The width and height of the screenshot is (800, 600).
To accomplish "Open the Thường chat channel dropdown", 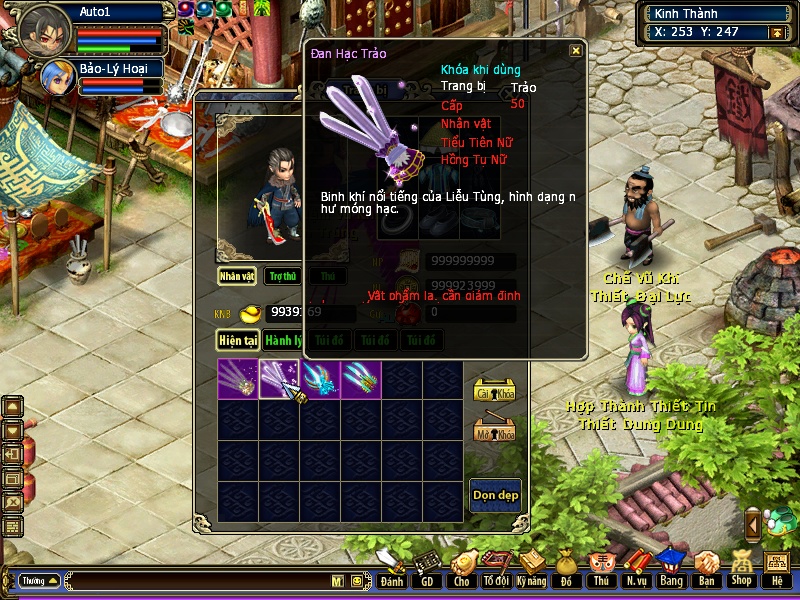I will (39, 580).
